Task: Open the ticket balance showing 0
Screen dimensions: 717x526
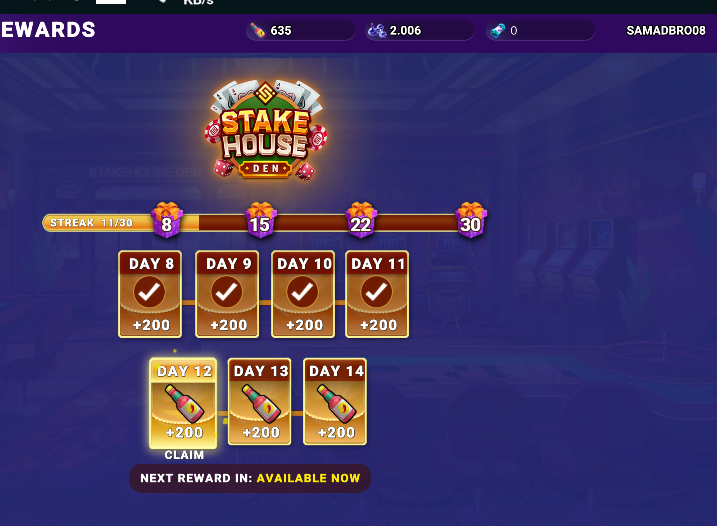Action: (540, 31)
